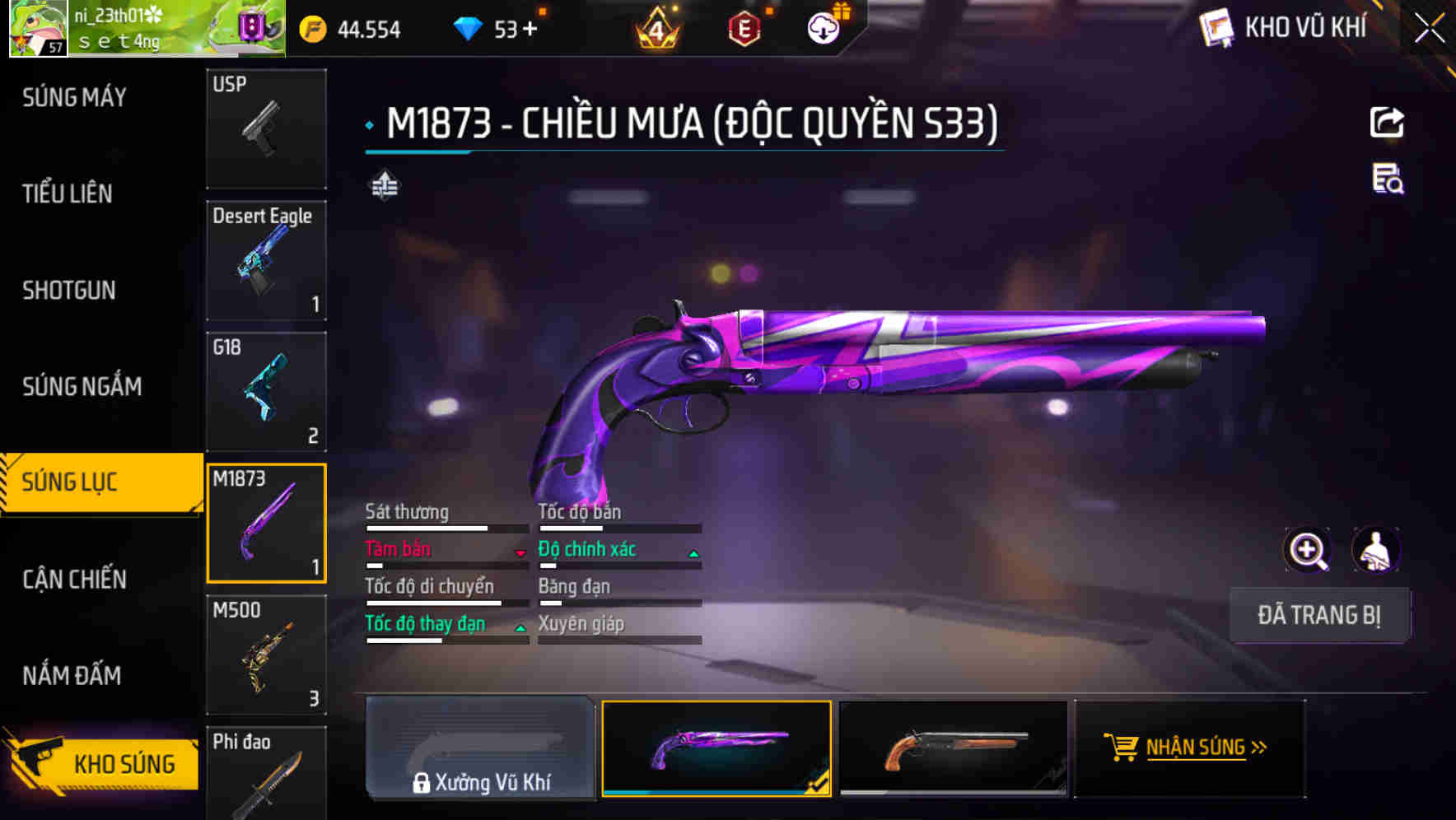The width and height of the screenshot is (1456, 820).
Task: Switch to the SHOTGUN category tab
Action: pos(70,291)
